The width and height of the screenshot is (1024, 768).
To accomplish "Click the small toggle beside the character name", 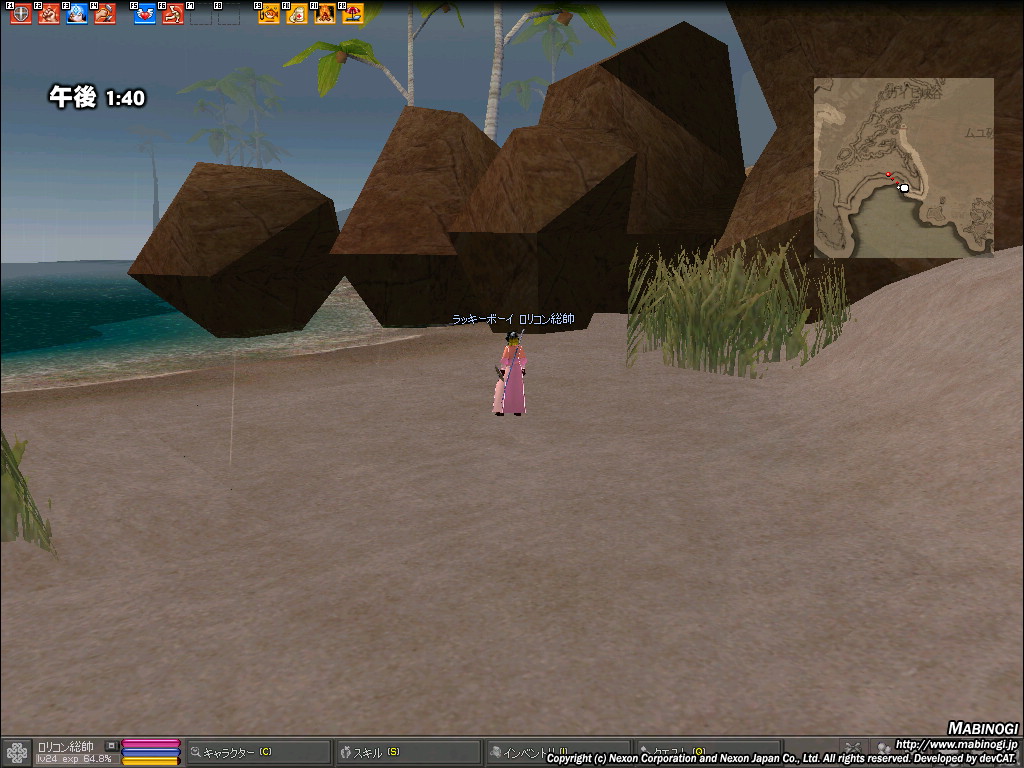I will tap(111, 746).
